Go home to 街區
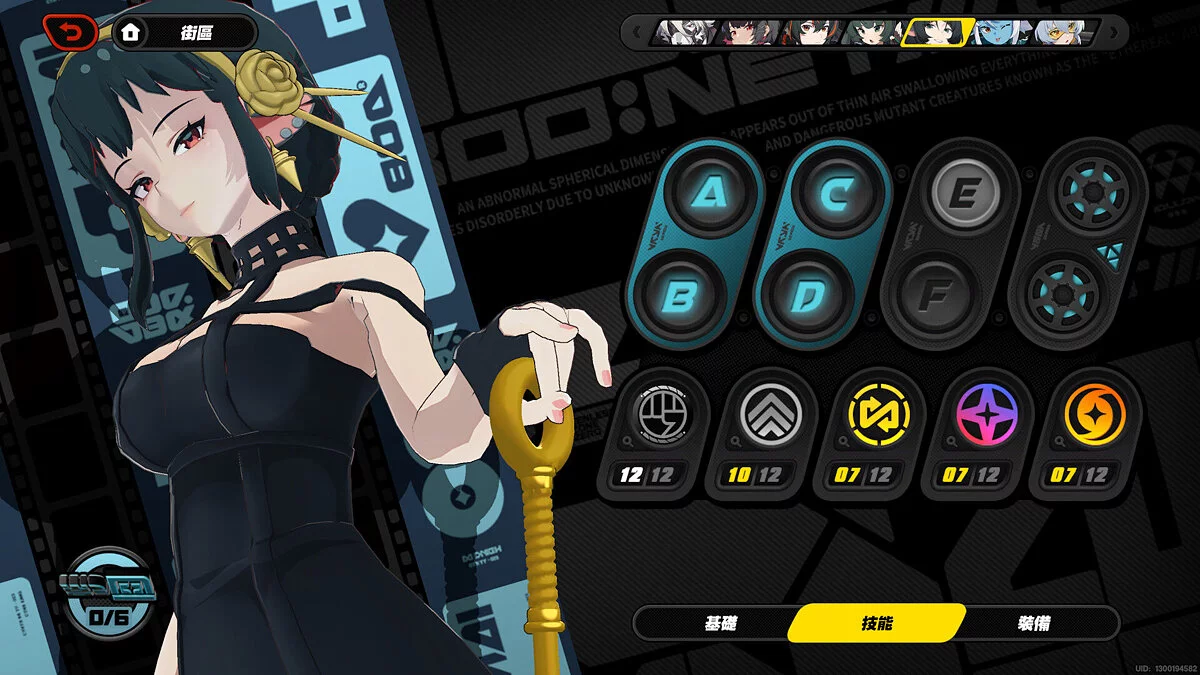 pos(184,33)
